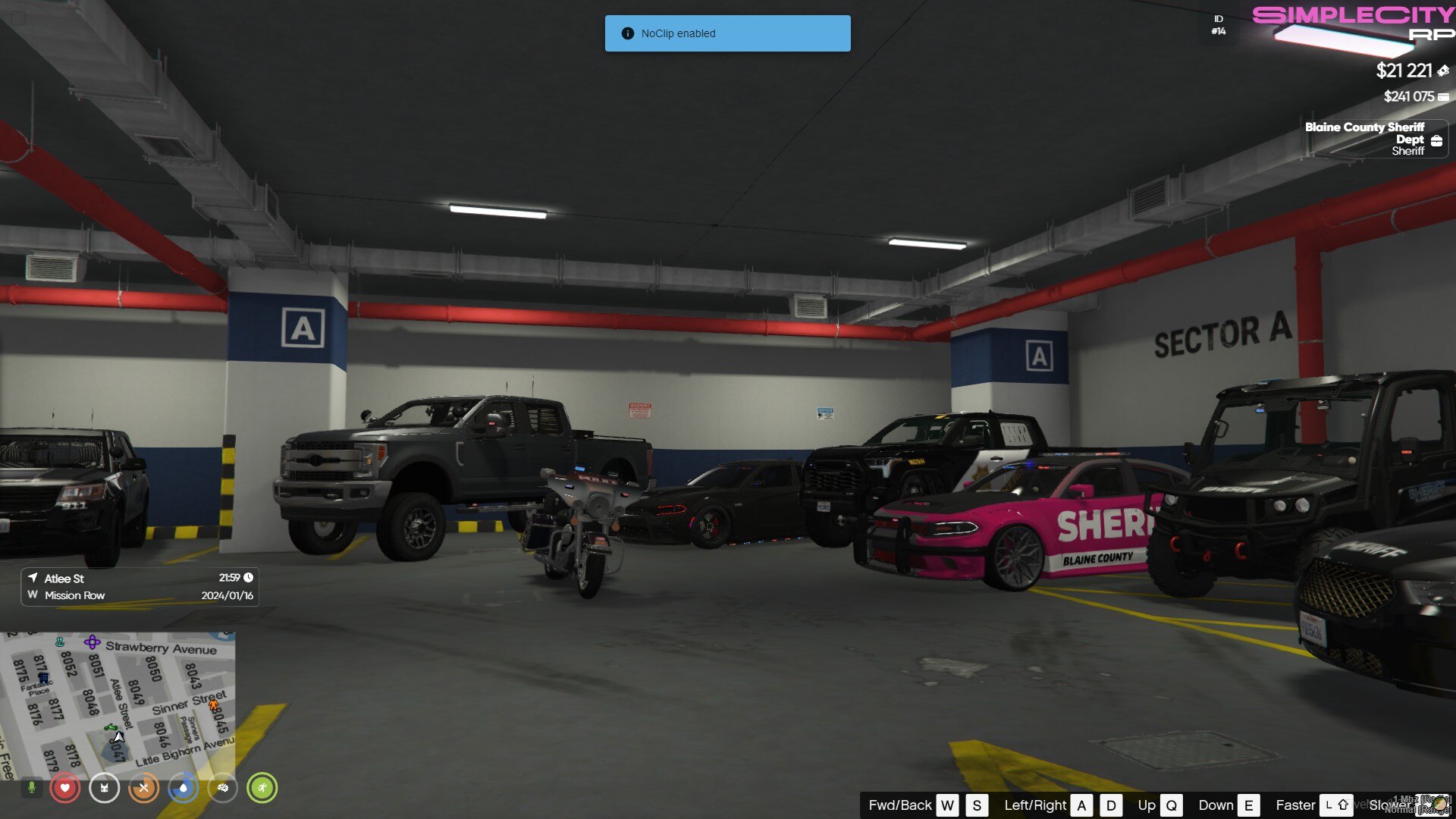Click the brain stress status icon

point(224,787)
